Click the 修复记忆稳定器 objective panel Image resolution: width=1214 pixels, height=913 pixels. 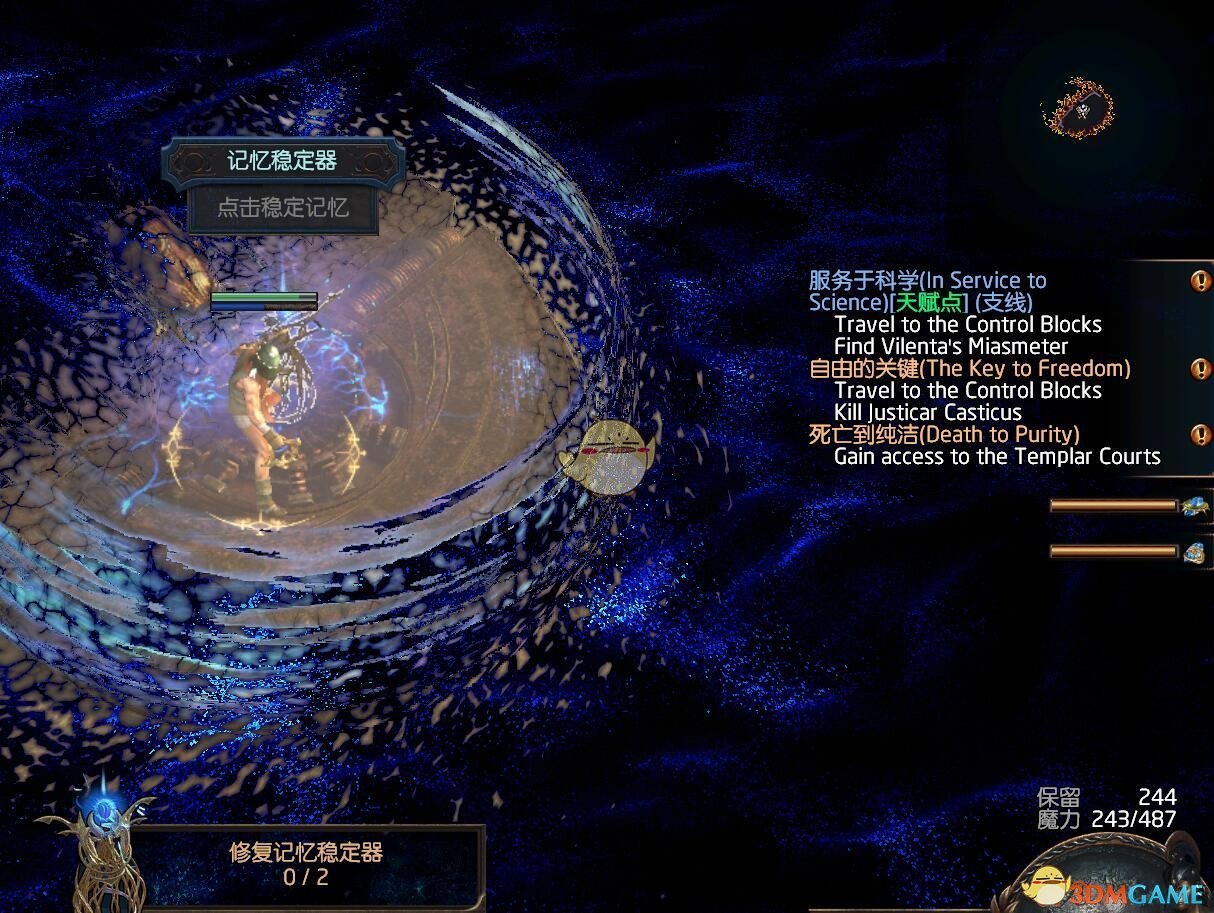pos(306,865)
